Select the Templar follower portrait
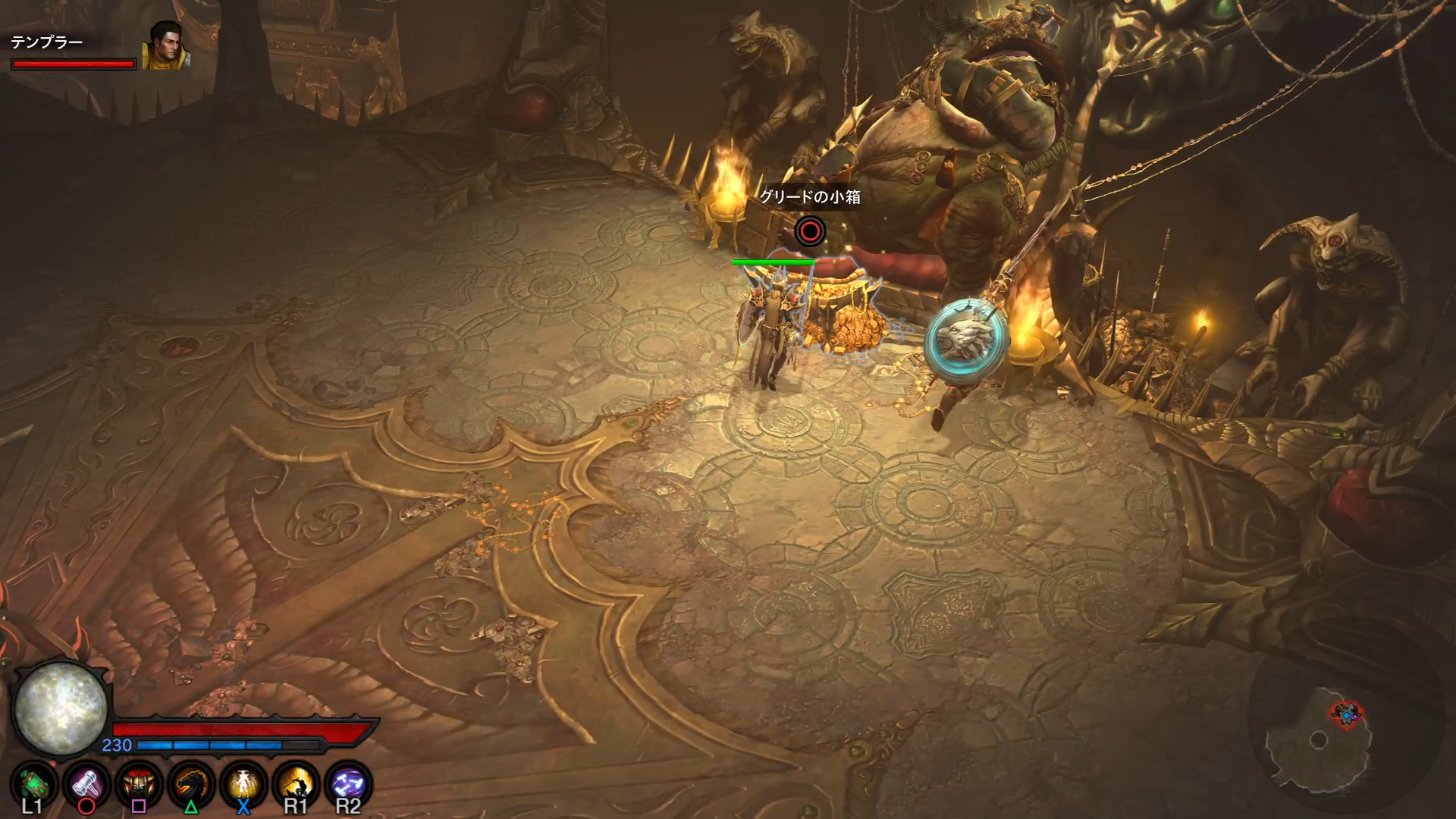This screenshot has height=819, width=1456. coord(165,45)
